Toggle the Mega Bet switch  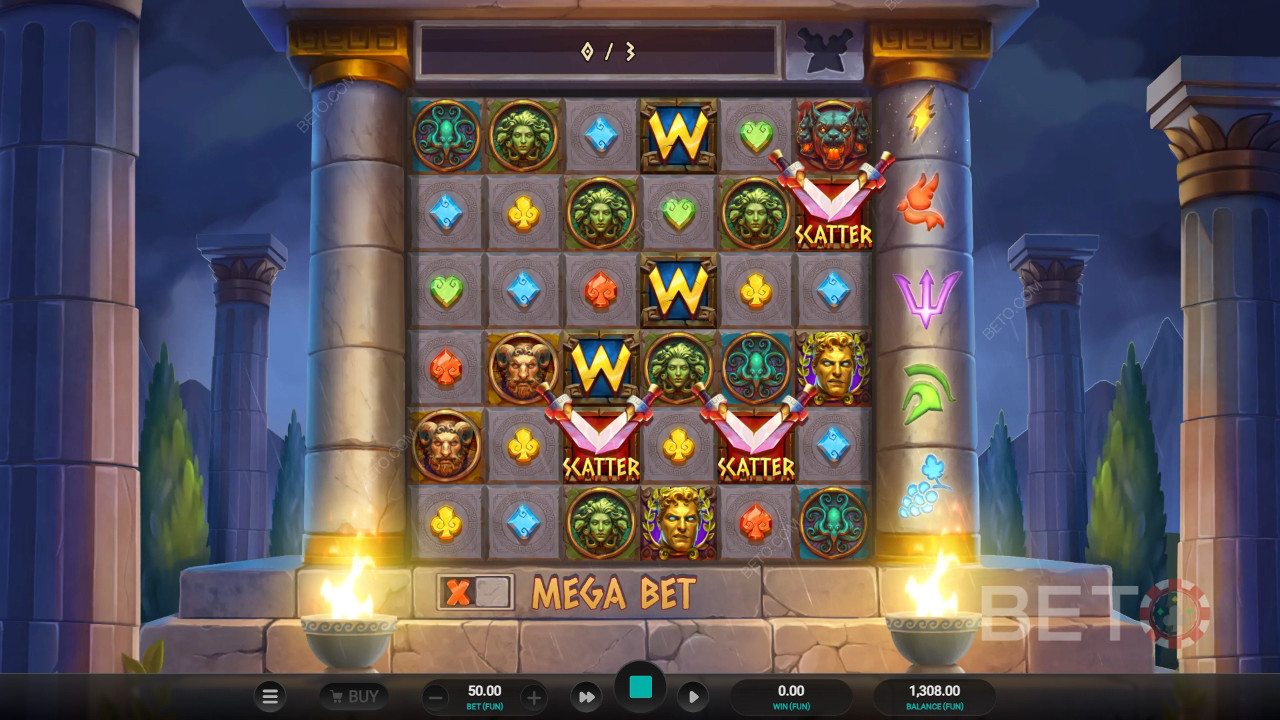[475, 592]
